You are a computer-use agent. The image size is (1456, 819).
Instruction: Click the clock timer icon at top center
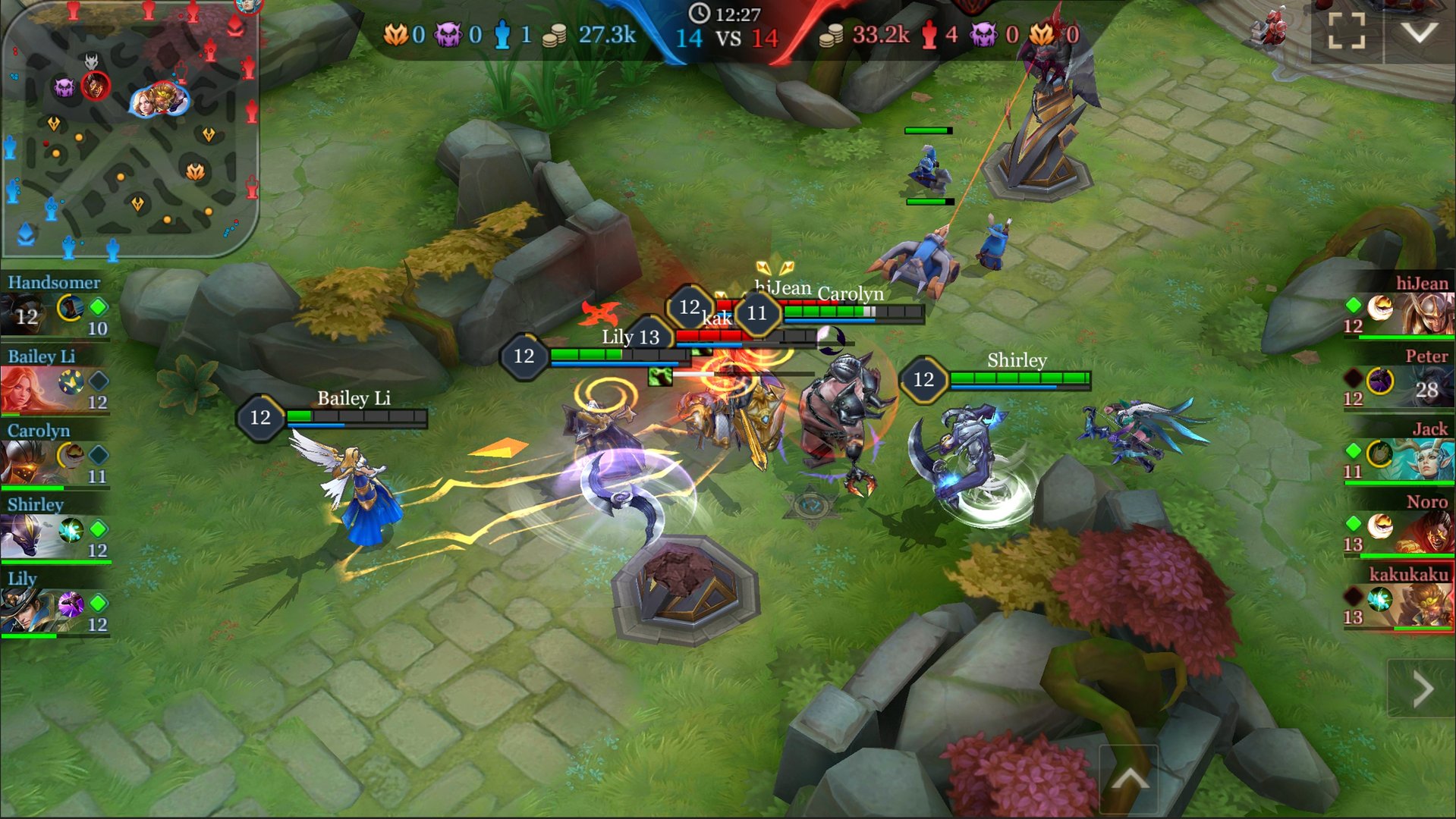[x=700, y=12]
